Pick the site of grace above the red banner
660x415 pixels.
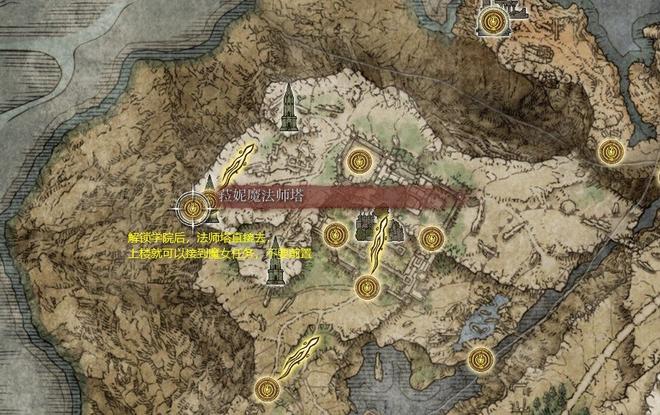coord(359,160)
